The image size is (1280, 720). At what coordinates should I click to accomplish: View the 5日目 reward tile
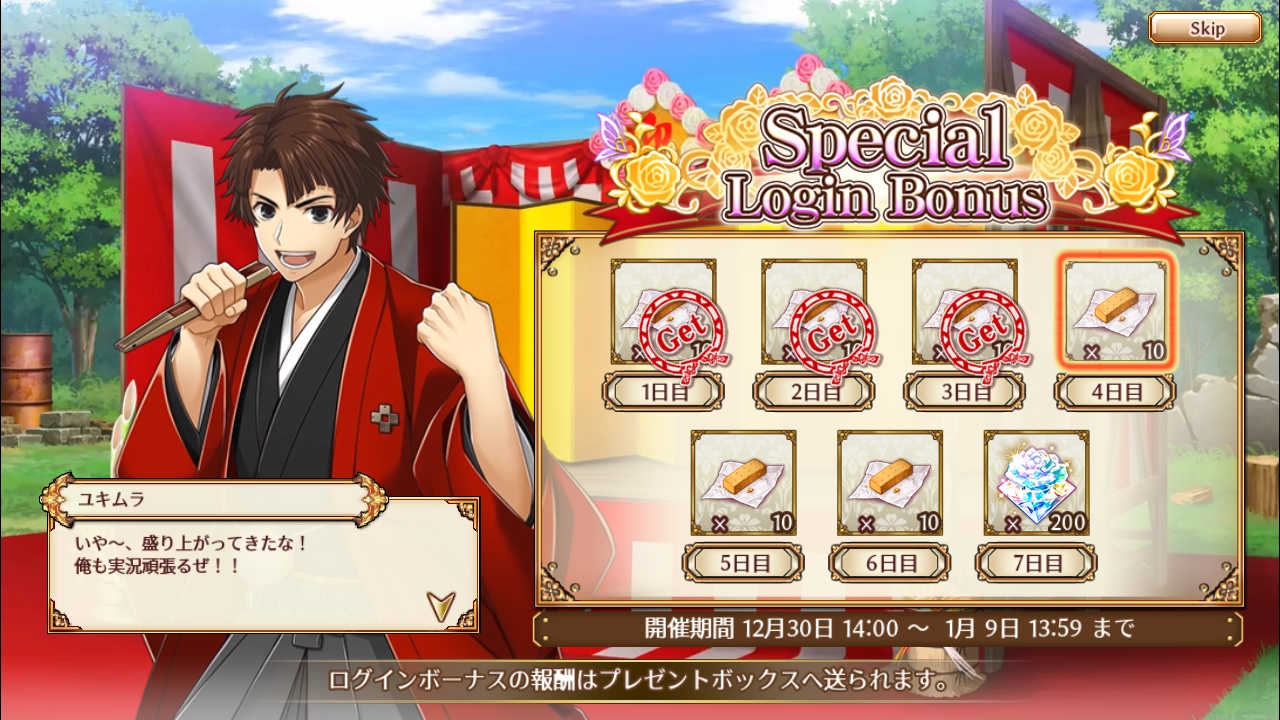point(743,483)
